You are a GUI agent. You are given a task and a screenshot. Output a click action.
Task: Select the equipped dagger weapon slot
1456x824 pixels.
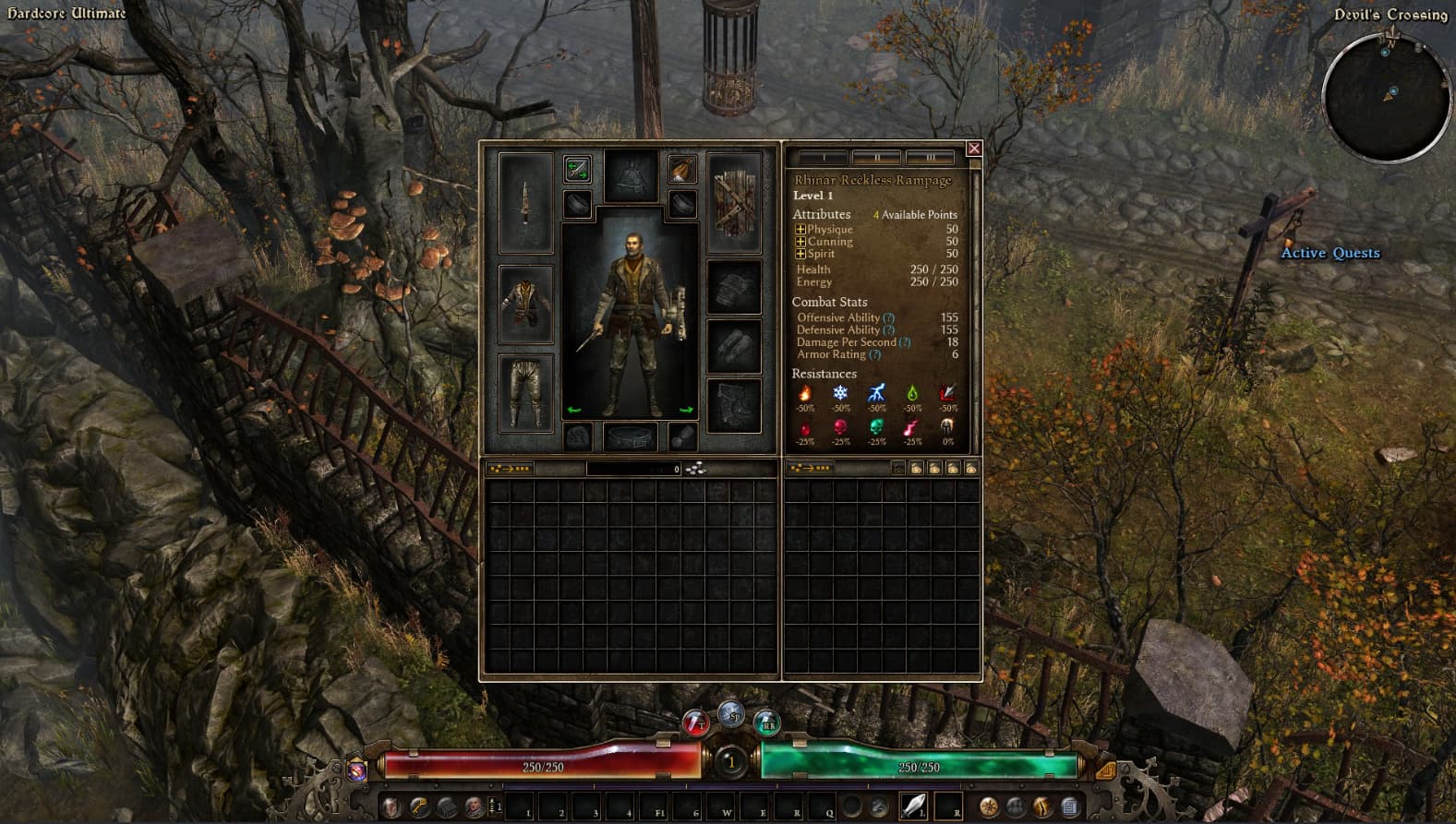click(x=525, y=202)
